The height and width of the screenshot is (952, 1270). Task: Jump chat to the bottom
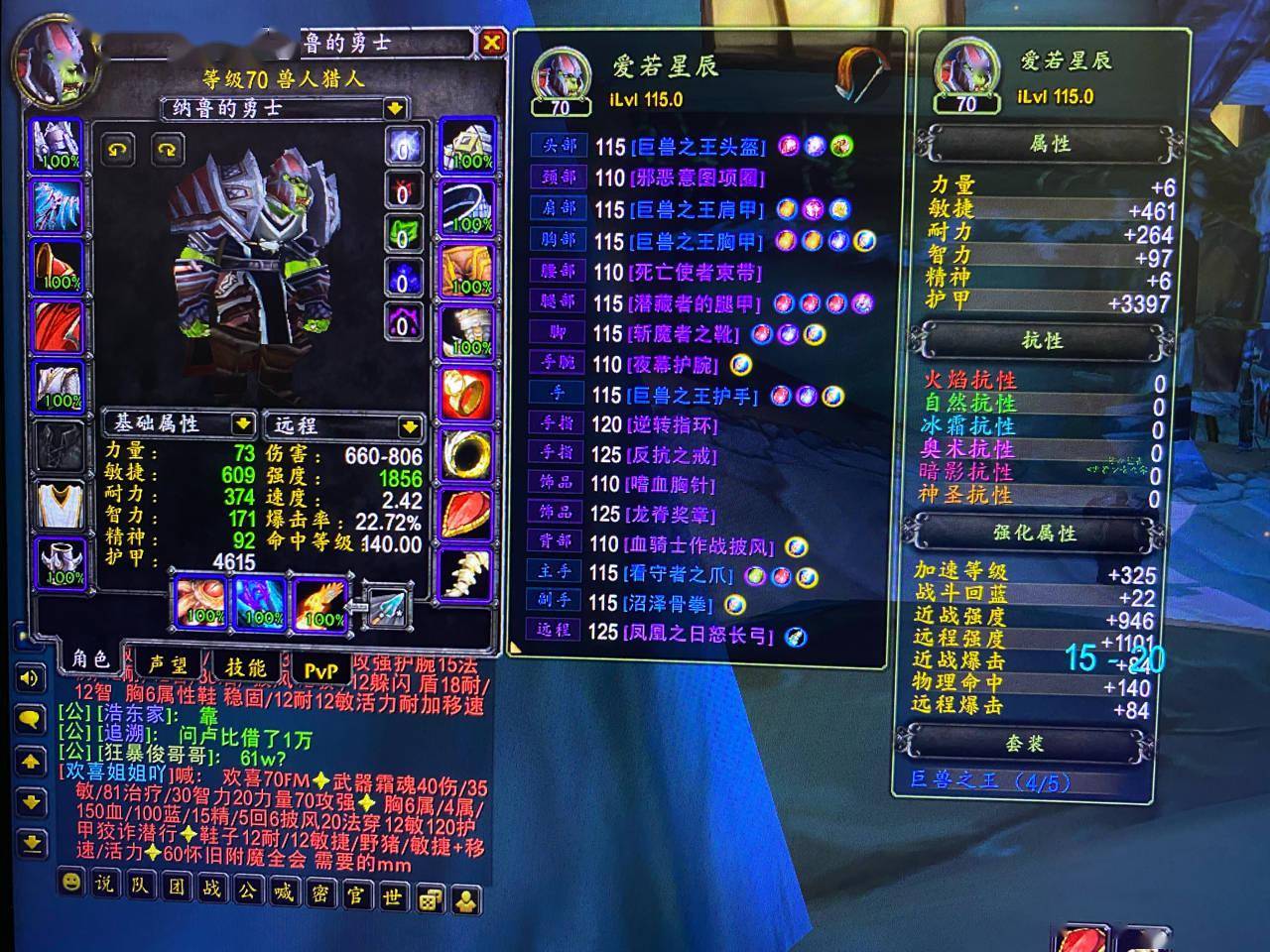pyautogui.click(x=30, y=843)
